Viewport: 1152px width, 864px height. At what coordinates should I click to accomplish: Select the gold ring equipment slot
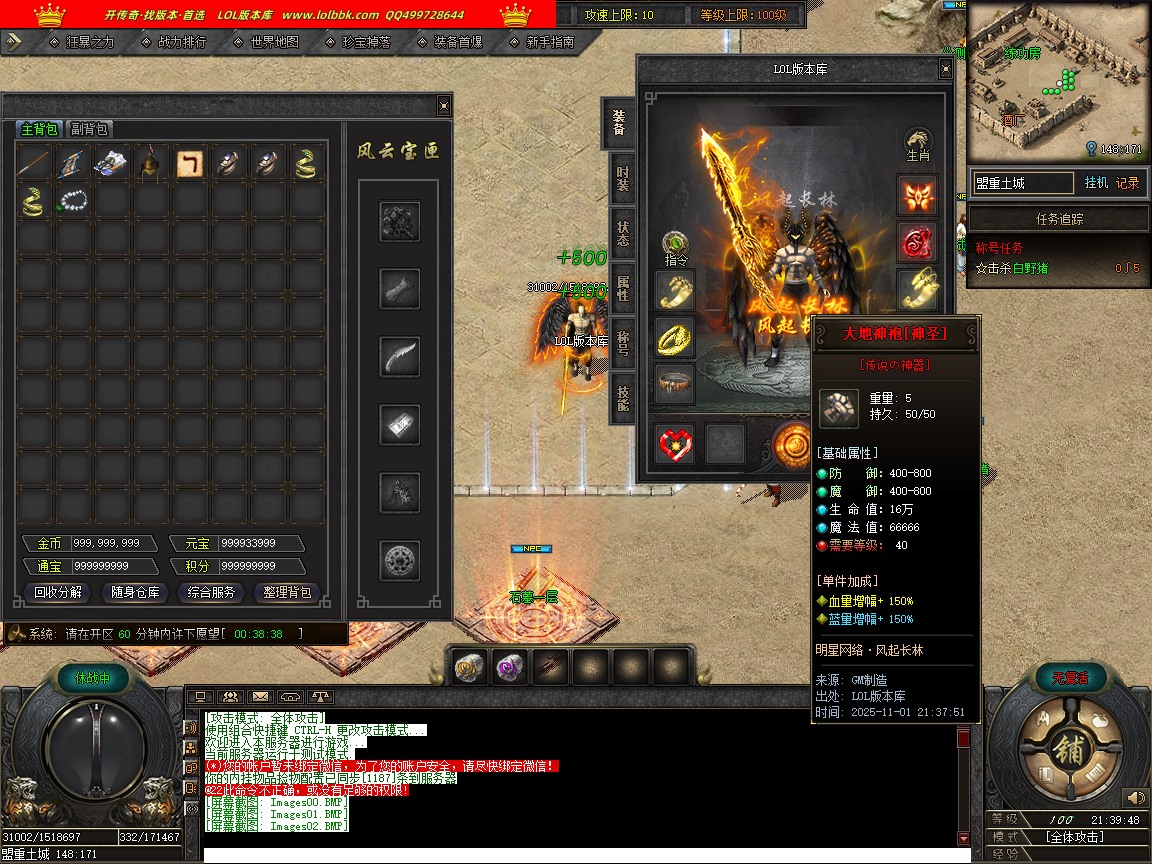point(675,337)
